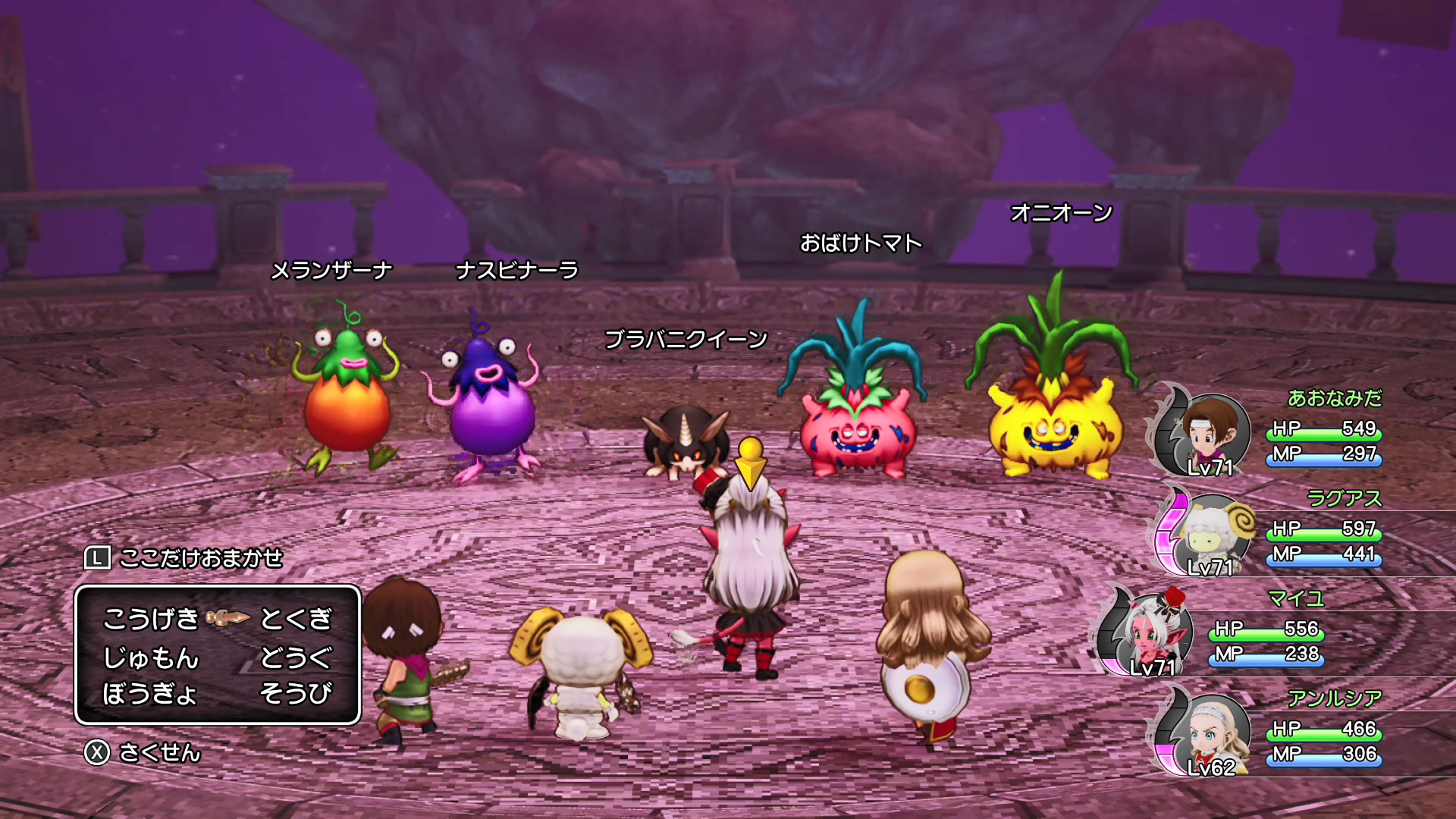Image resolution: width=1456 pixels, height=819 pixels.
Task: Target the ブラバニクイーン enemy name label
Action: [686, 339]
